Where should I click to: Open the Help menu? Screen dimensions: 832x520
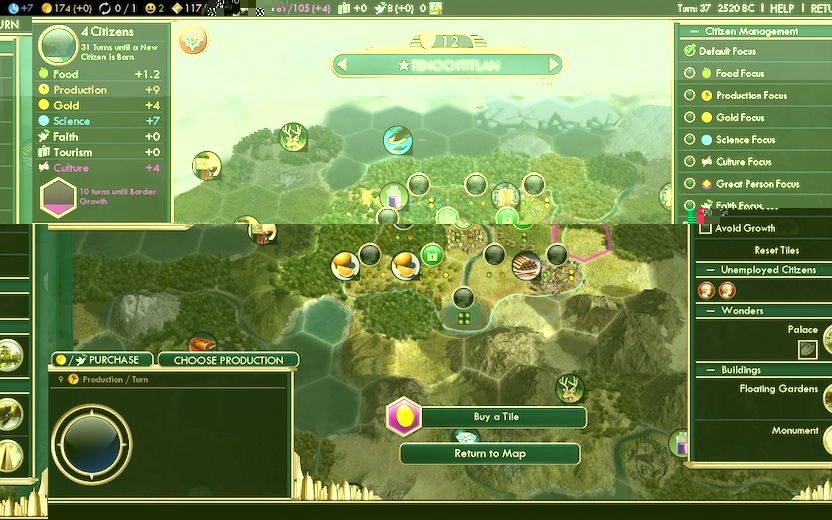click(782, 8)
